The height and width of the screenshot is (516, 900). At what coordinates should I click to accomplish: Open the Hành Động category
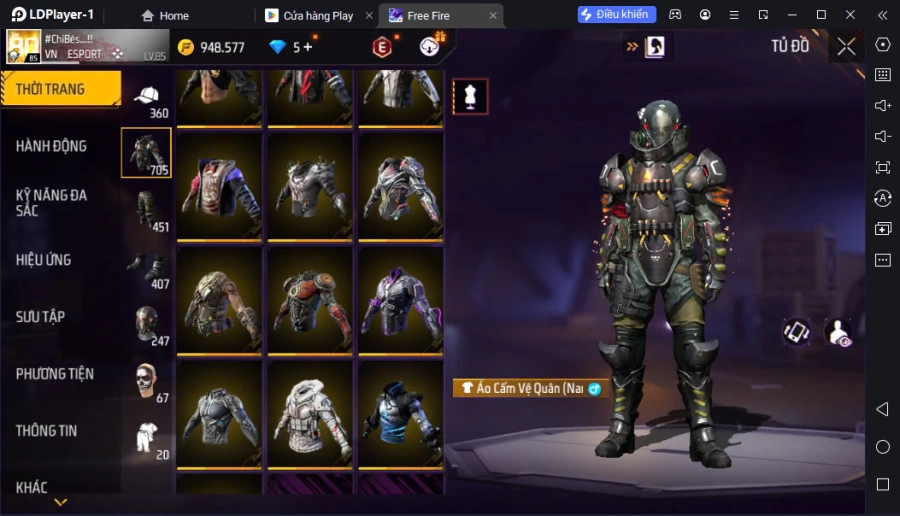pos(52,146)
